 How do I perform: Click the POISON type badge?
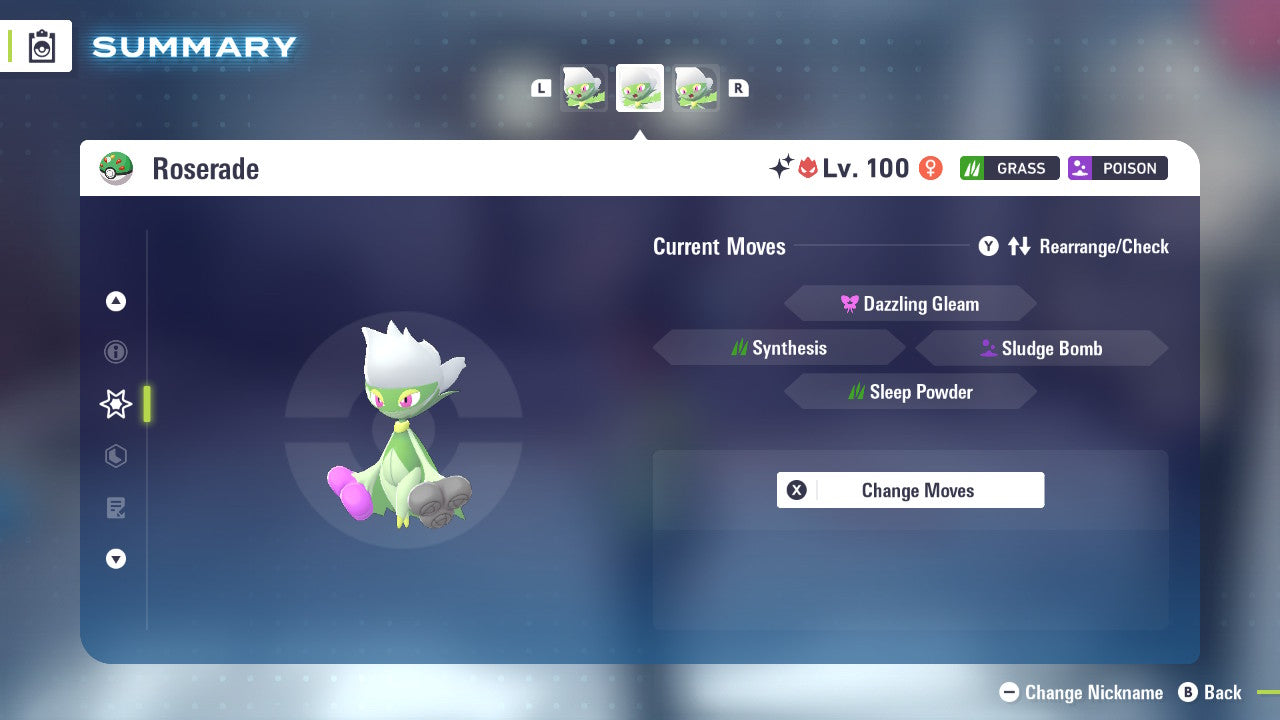click(1117, 168)
